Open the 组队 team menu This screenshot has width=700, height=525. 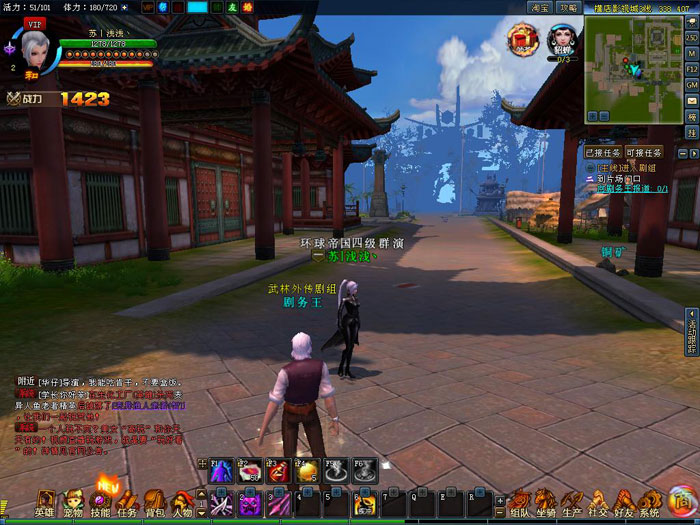(x=519, y=501)
